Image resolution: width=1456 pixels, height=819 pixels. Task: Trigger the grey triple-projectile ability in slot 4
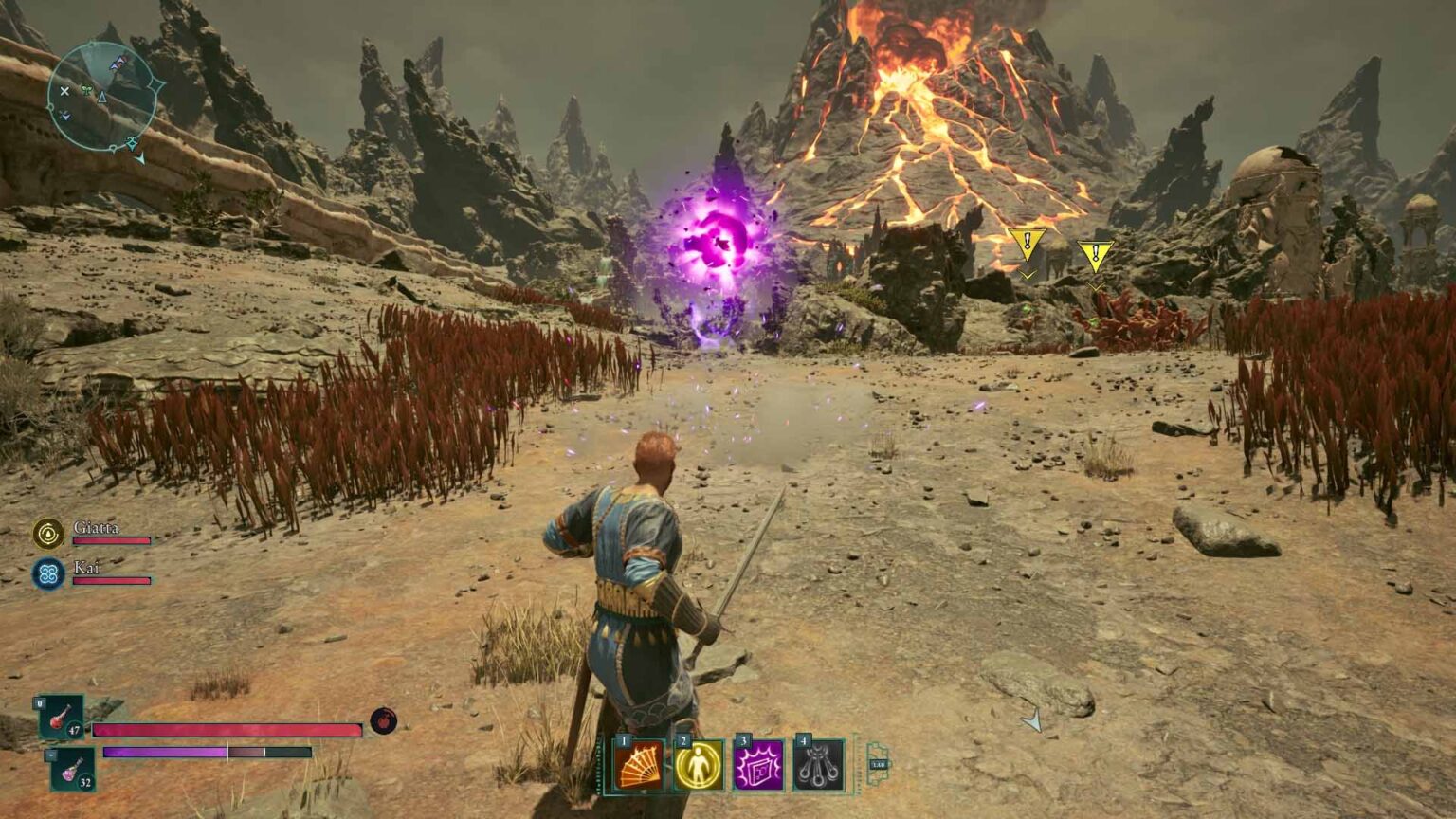click(819, 766)
